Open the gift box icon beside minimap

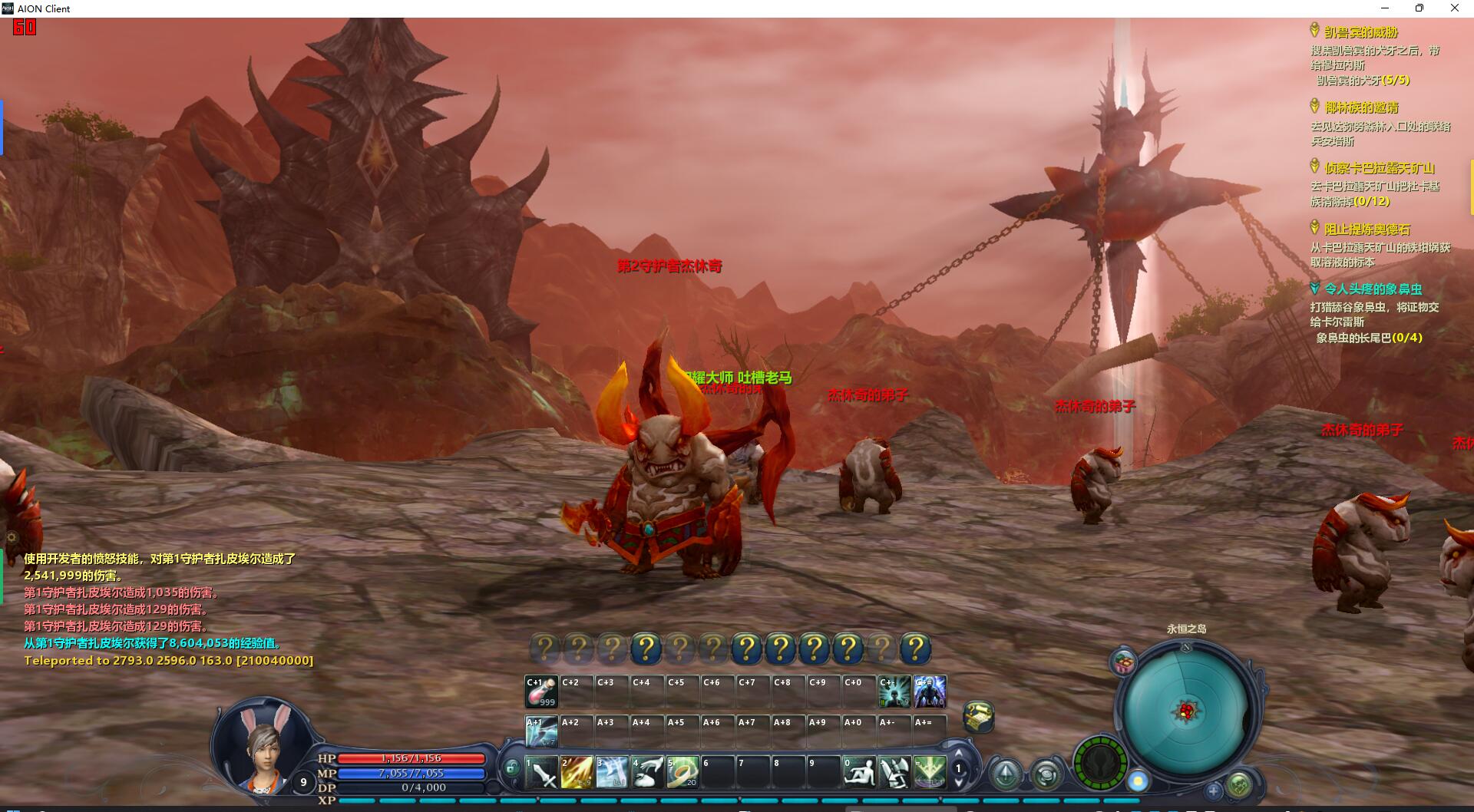pyautogui.click(x=1124, y=662)
